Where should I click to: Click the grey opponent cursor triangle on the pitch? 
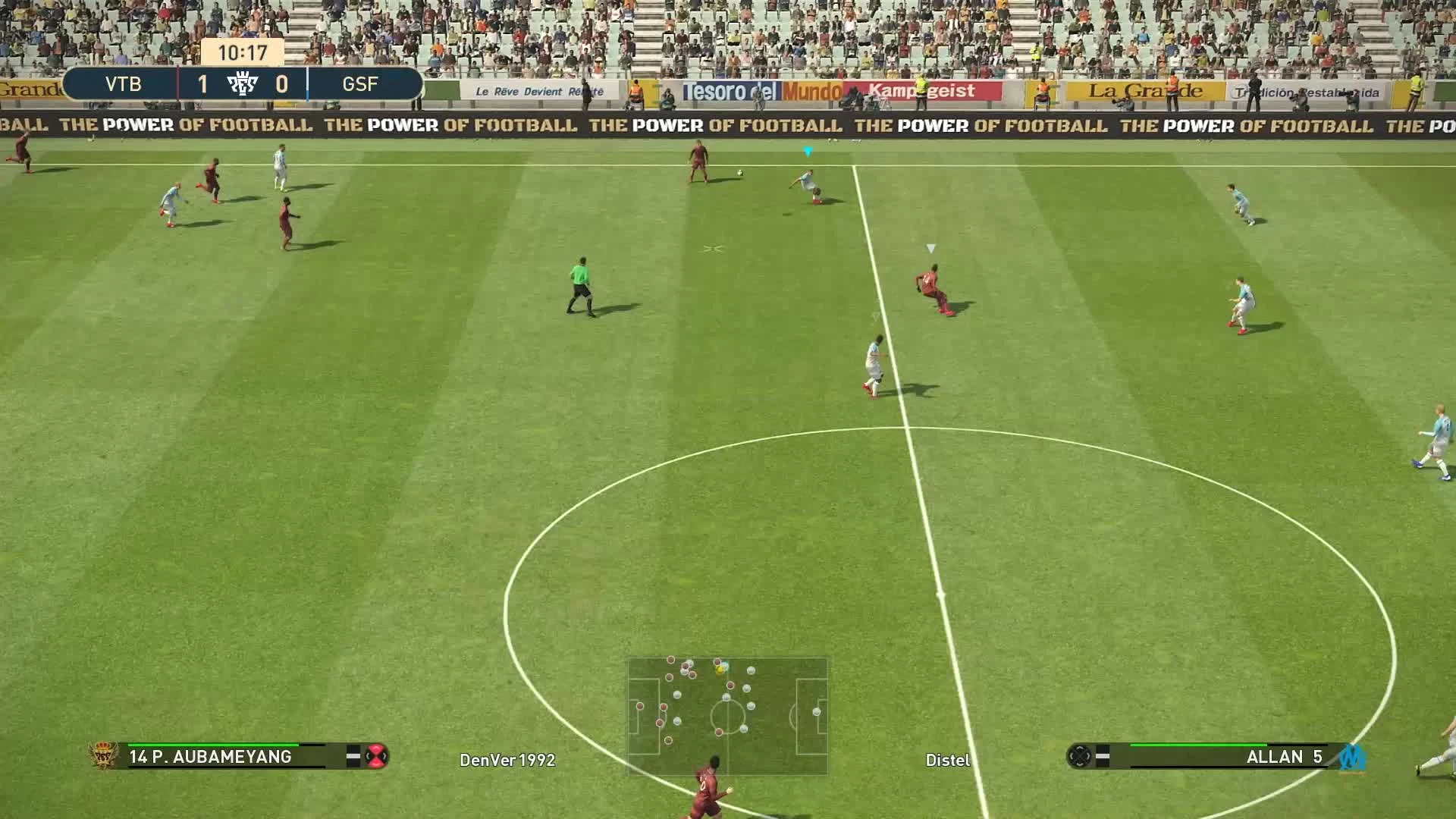930,247
